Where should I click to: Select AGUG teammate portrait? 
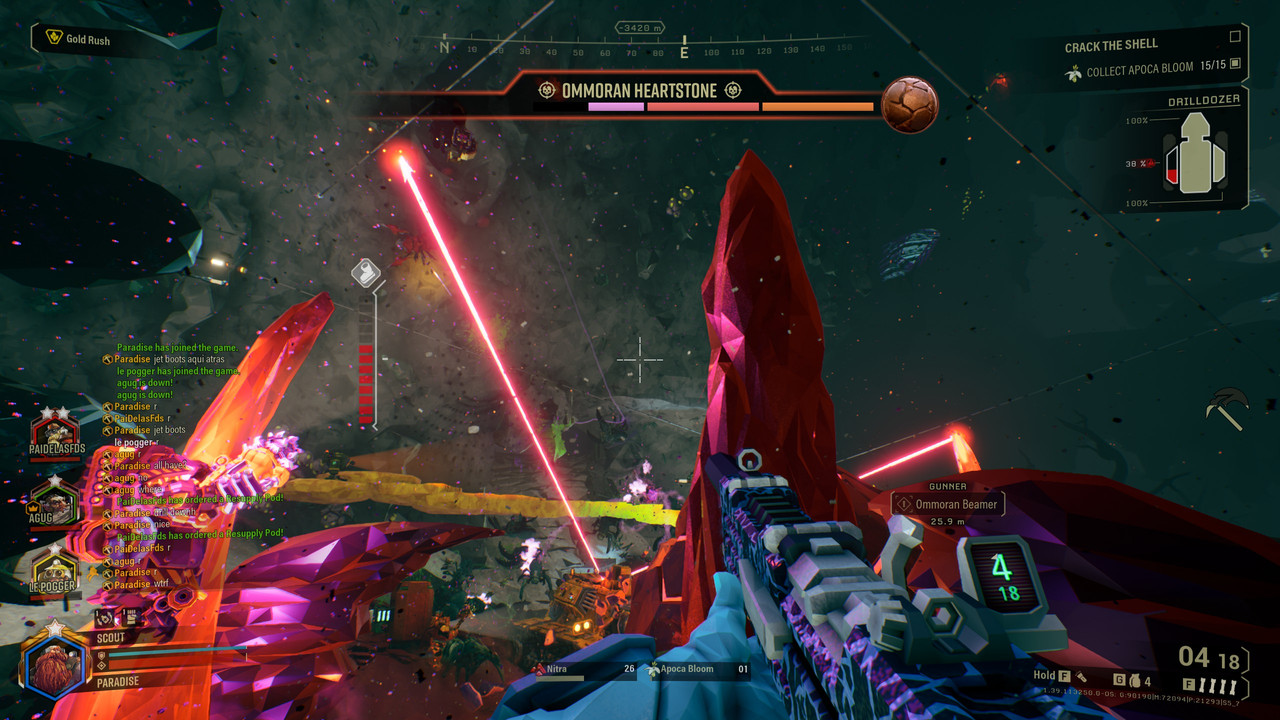tap(55, 500)
